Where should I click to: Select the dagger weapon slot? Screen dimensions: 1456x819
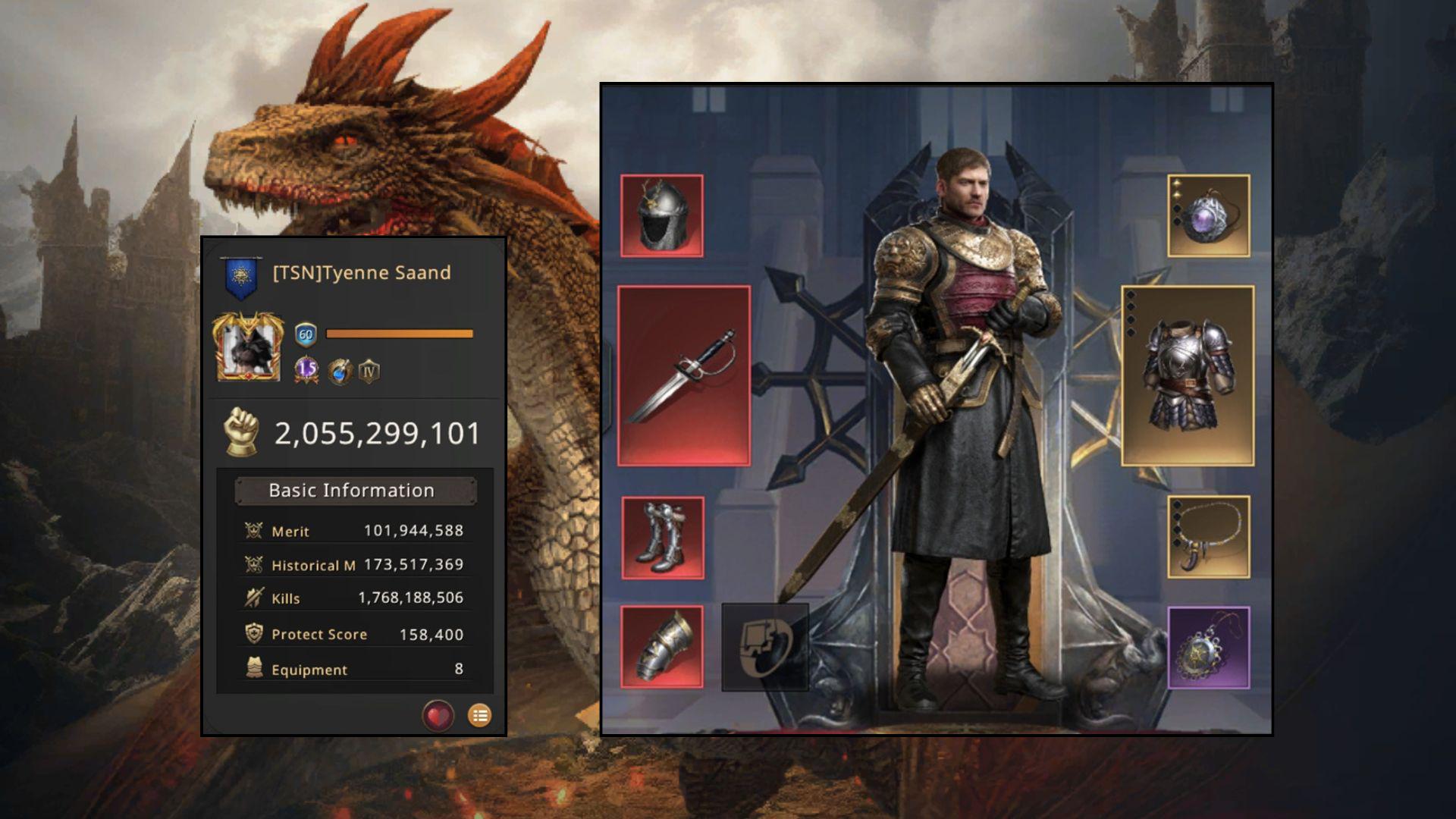point(684,375)
